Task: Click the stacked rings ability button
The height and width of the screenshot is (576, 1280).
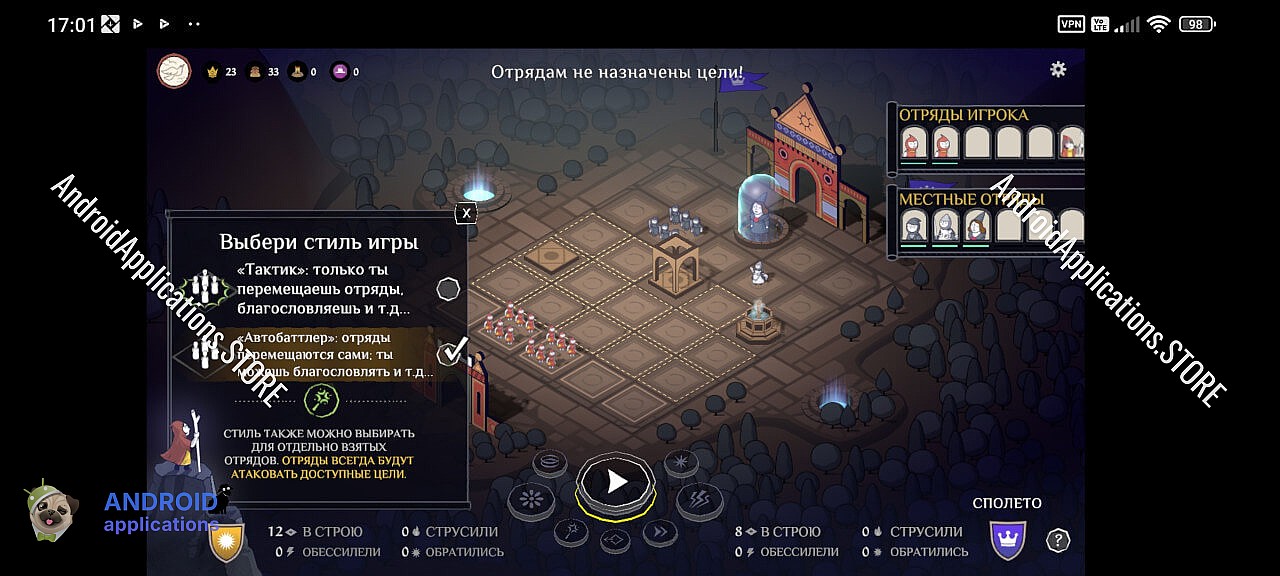Action: (549, 462)
